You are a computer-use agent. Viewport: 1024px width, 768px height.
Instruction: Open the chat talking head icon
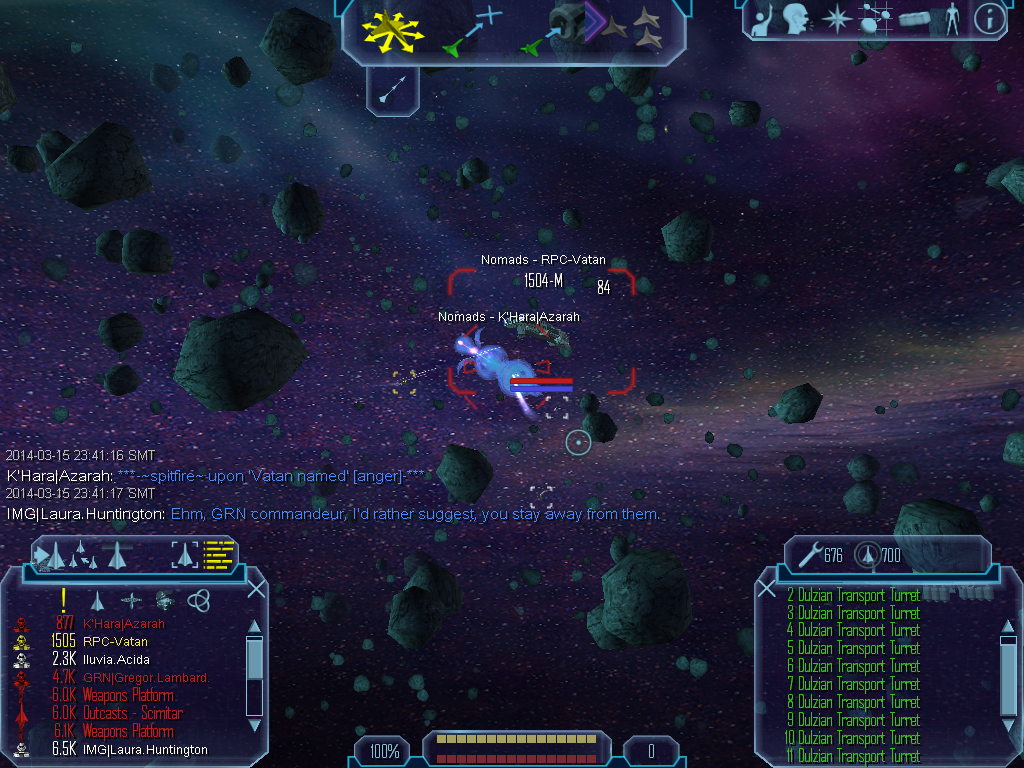(796, 19)
